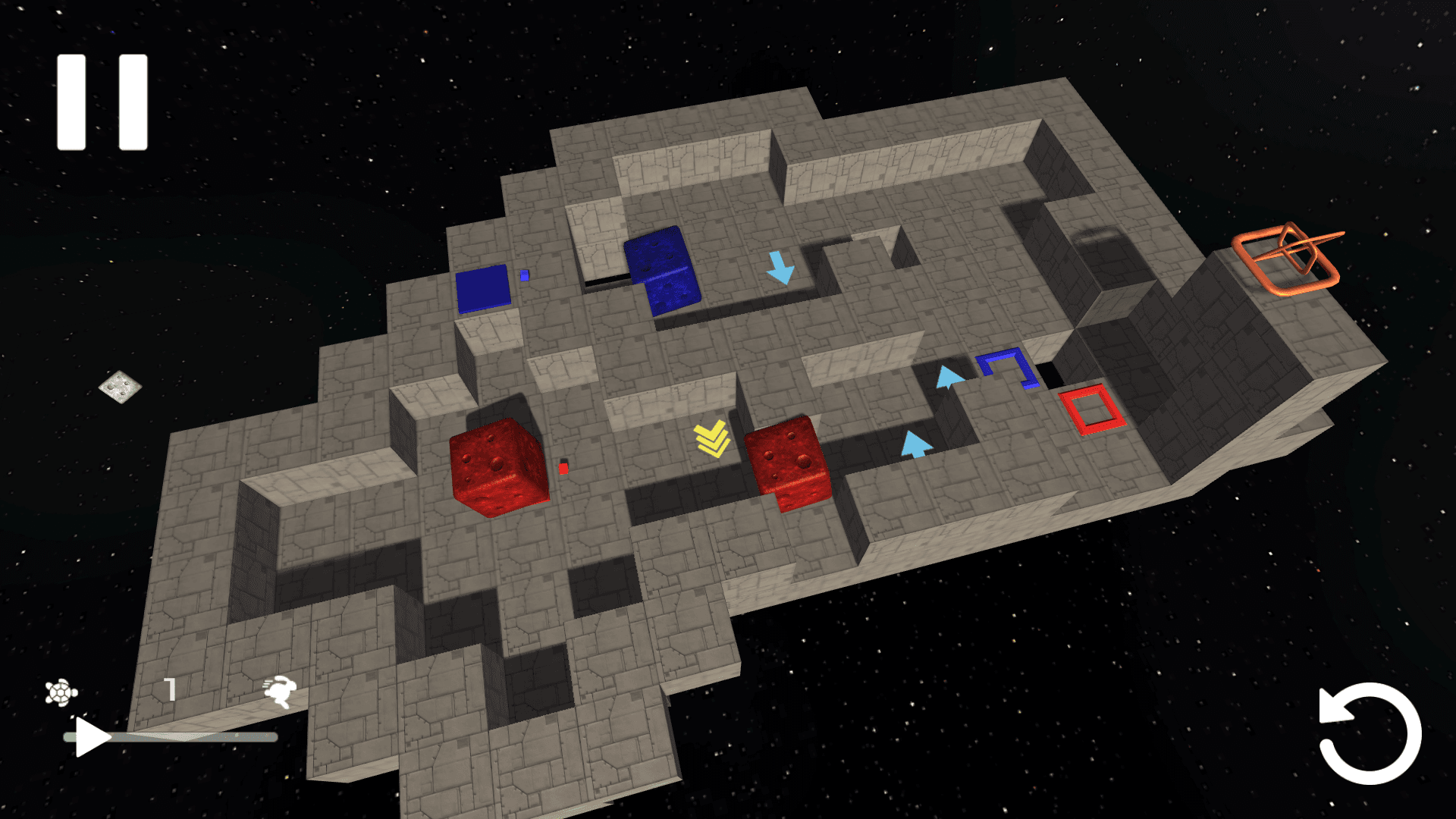Select the turtle slow-speed icon

(x=61, y=692)
